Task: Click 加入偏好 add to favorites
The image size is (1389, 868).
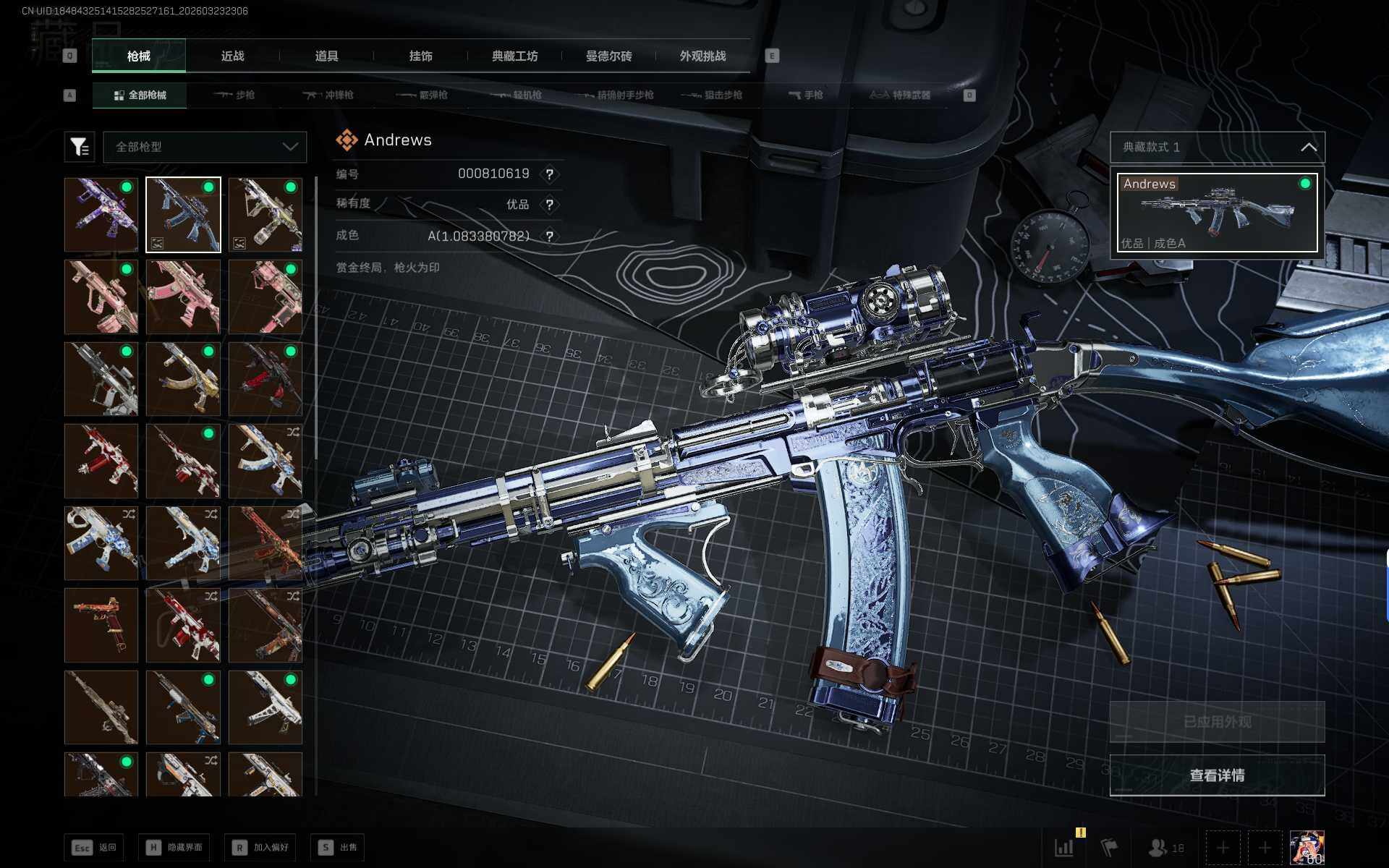Action: 260,847
